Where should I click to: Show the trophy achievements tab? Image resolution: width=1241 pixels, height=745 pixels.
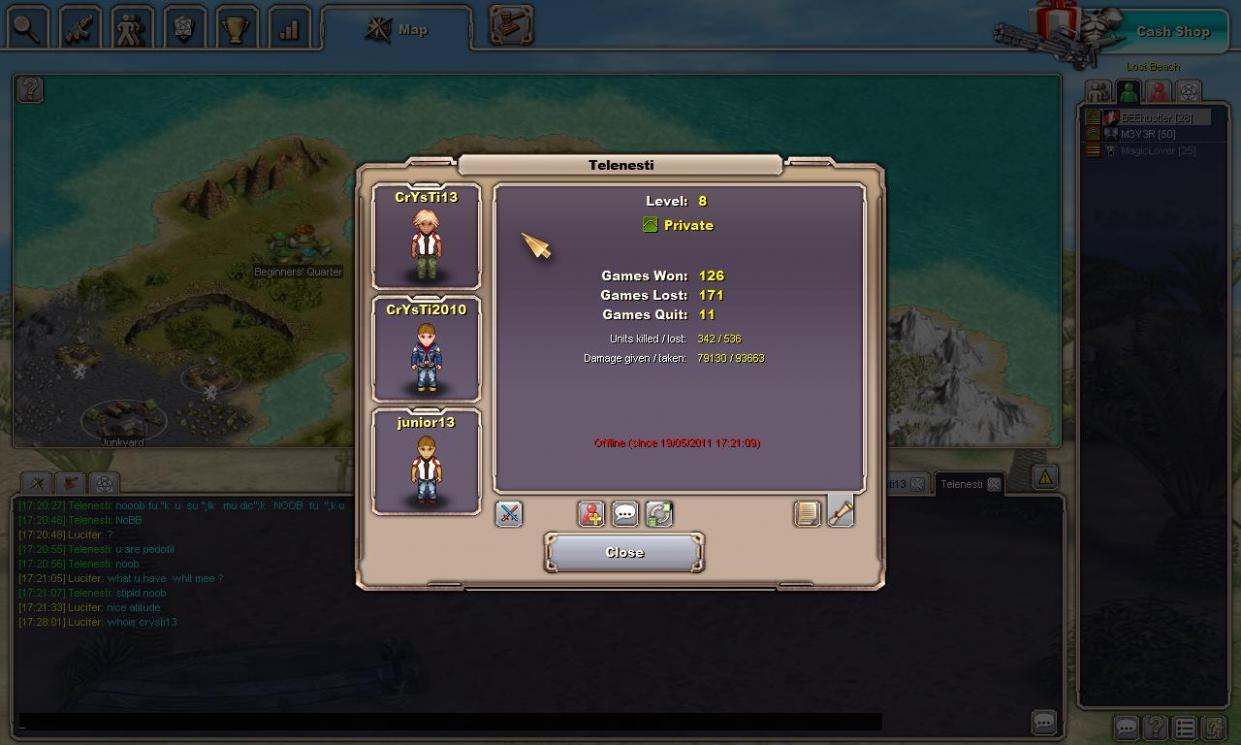click(x=236, y=29)
